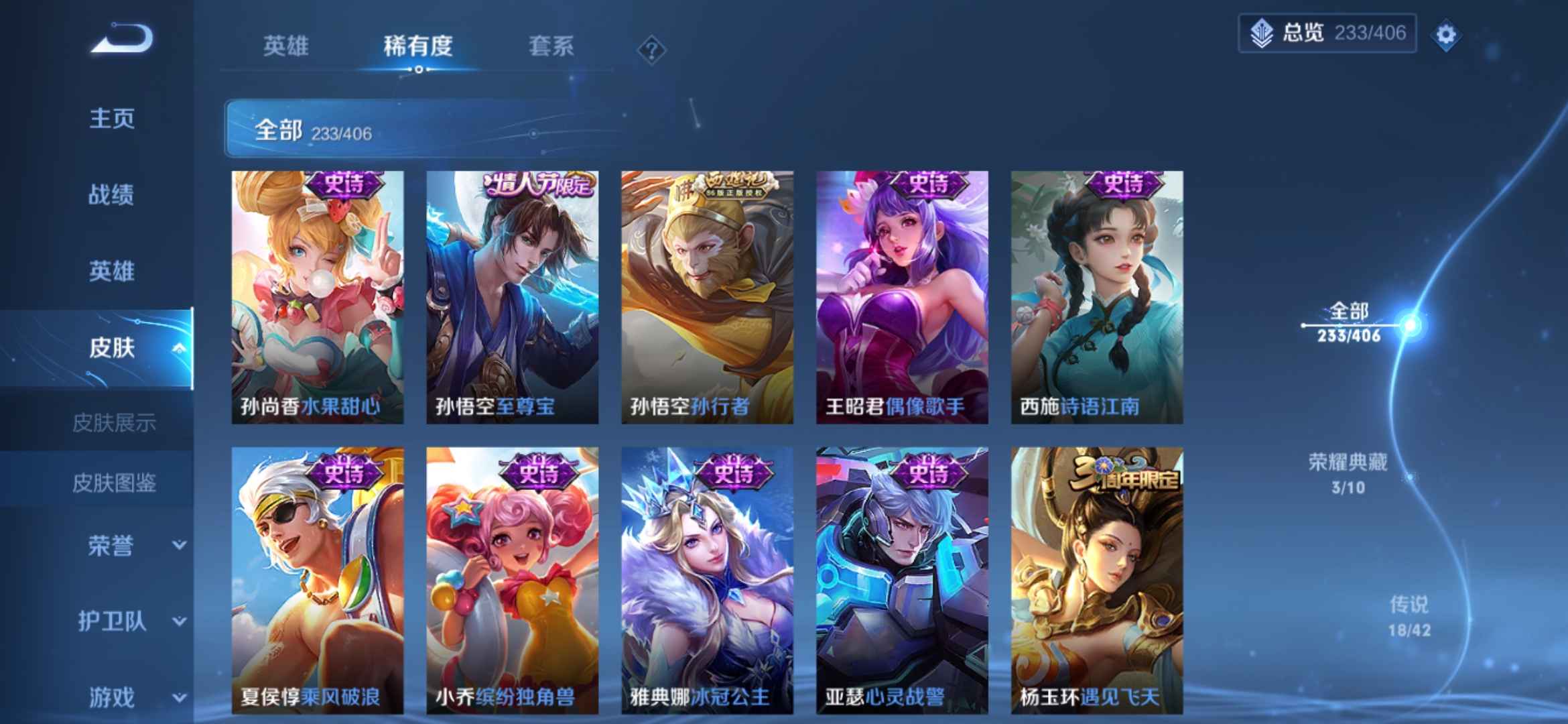Select the 主页 sidebar entry
This screenshot has width=1568, height=724.
(x=111, y=119)
